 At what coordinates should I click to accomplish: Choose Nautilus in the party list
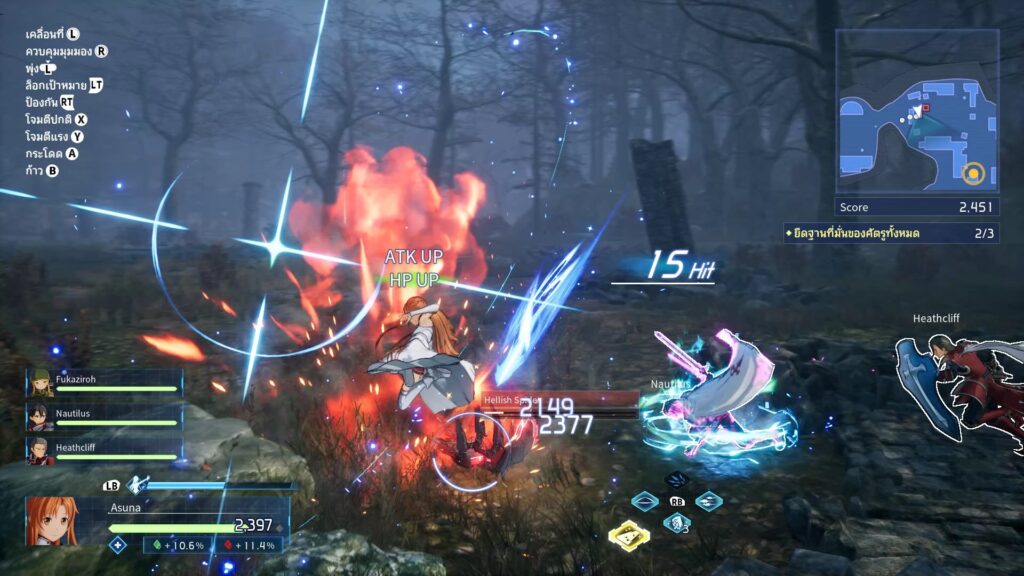point(104,415)
